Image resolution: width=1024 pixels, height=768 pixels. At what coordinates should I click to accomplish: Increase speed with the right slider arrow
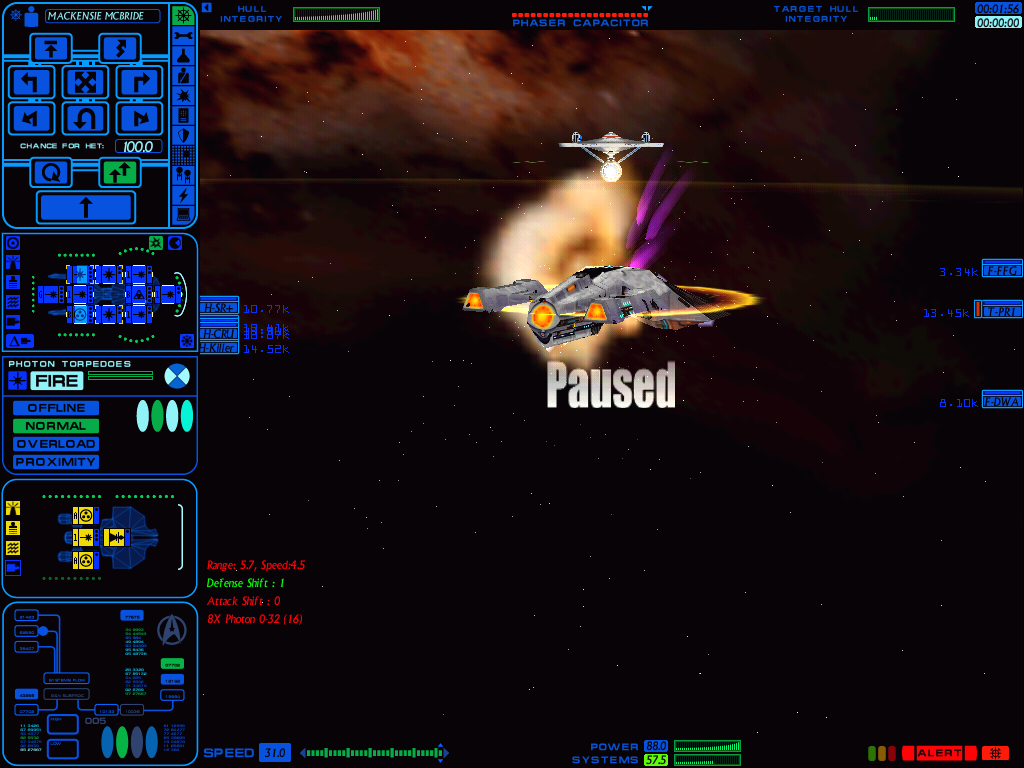443,753
